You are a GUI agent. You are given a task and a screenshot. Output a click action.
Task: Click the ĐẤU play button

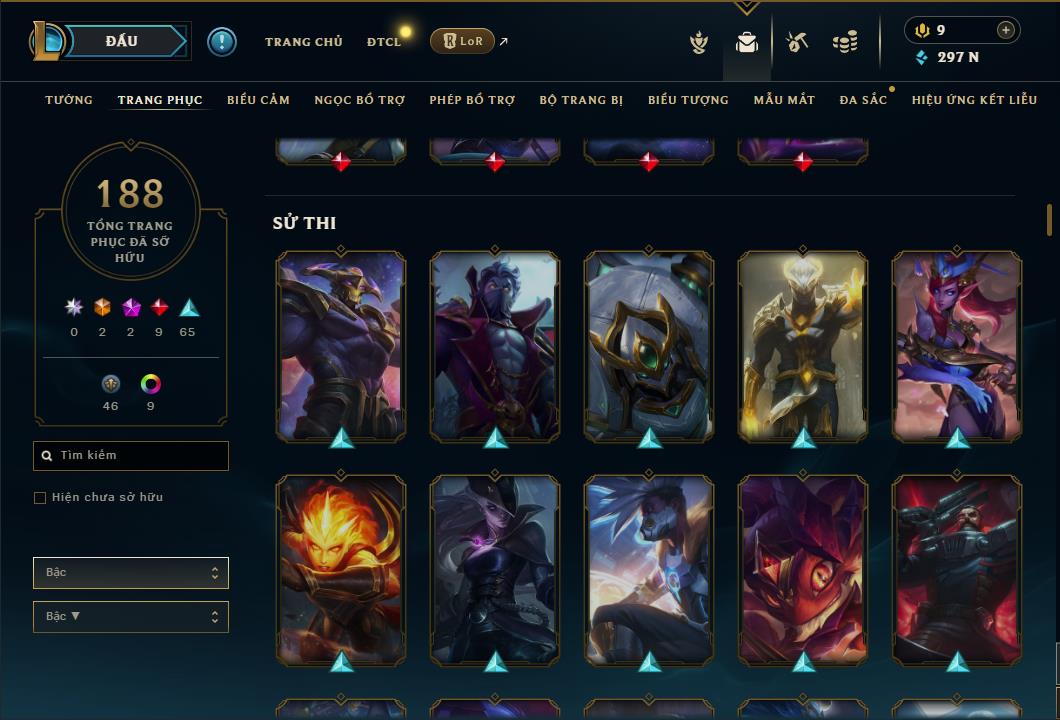[122, 41]
